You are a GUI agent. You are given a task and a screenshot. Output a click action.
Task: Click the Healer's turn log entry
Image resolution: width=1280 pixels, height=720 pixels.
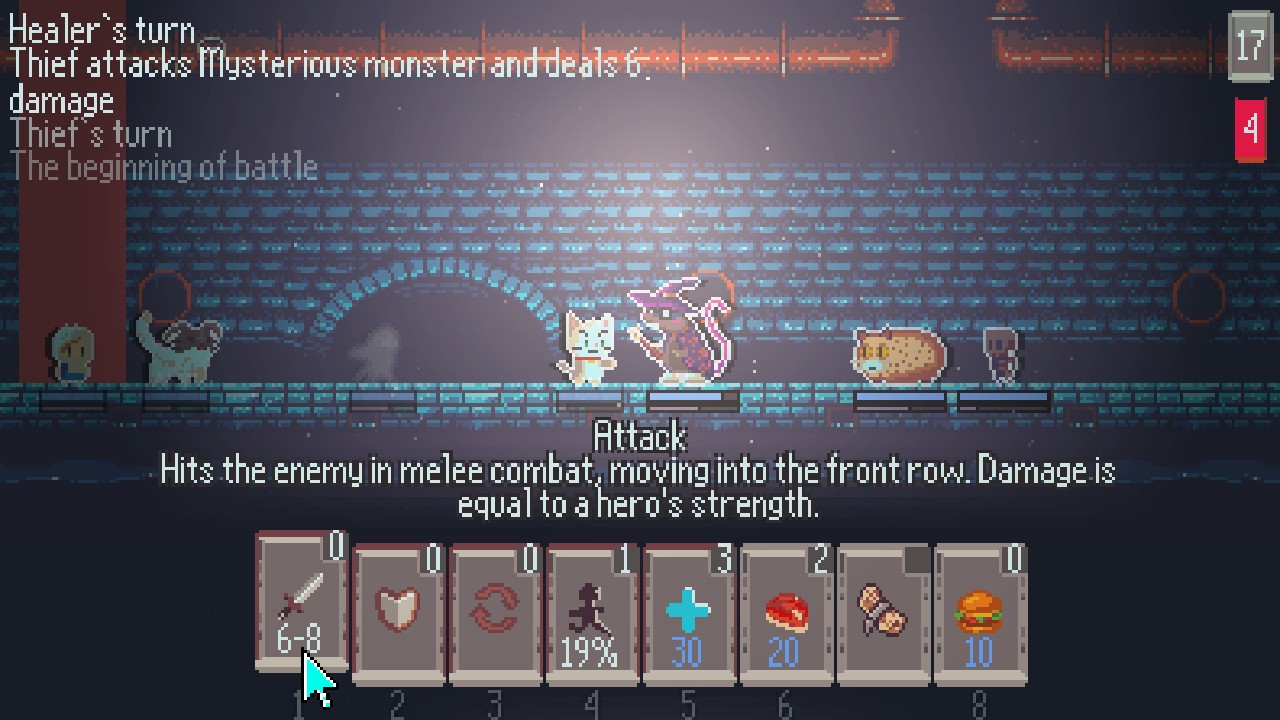pyautogui.click(x=100, y=28)
